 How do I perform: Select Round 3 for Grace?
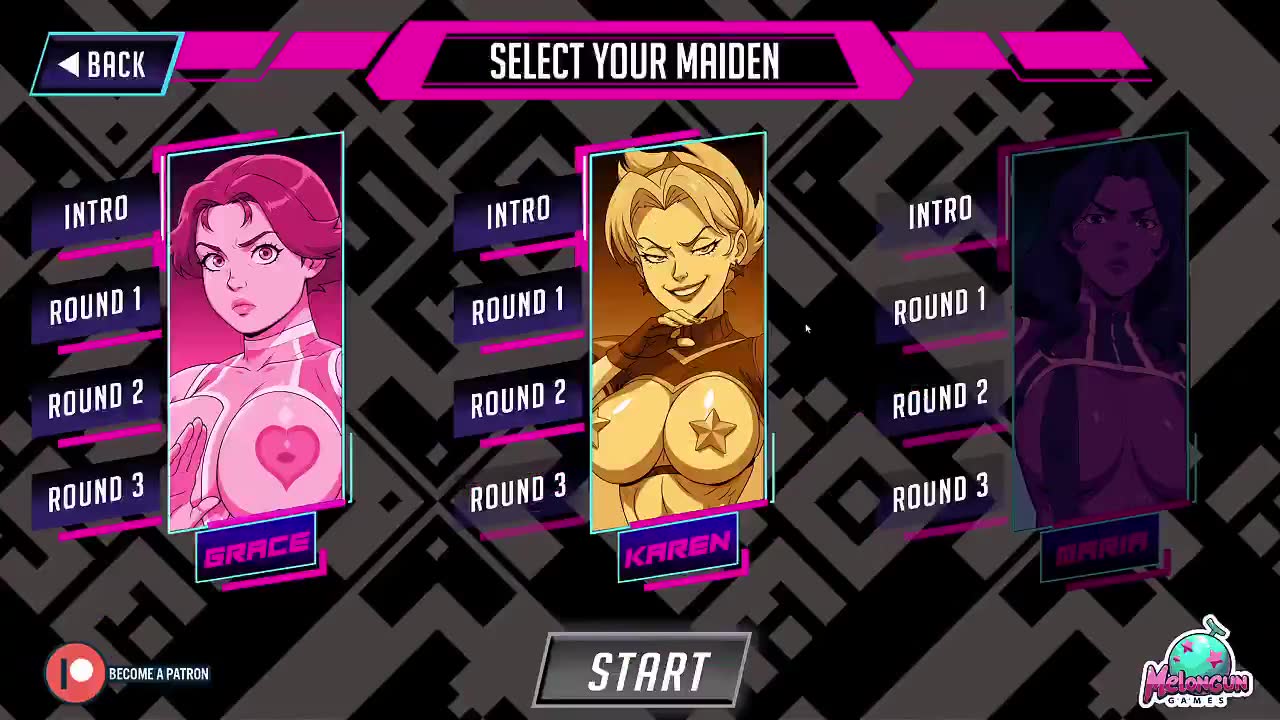tap(96, 492)
